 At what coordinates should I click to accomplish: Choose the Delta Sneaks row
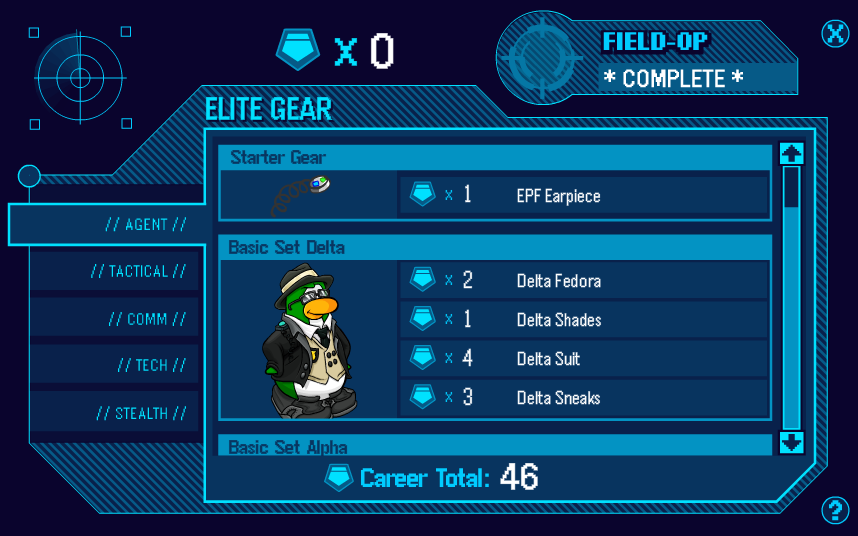pos(583,398)
